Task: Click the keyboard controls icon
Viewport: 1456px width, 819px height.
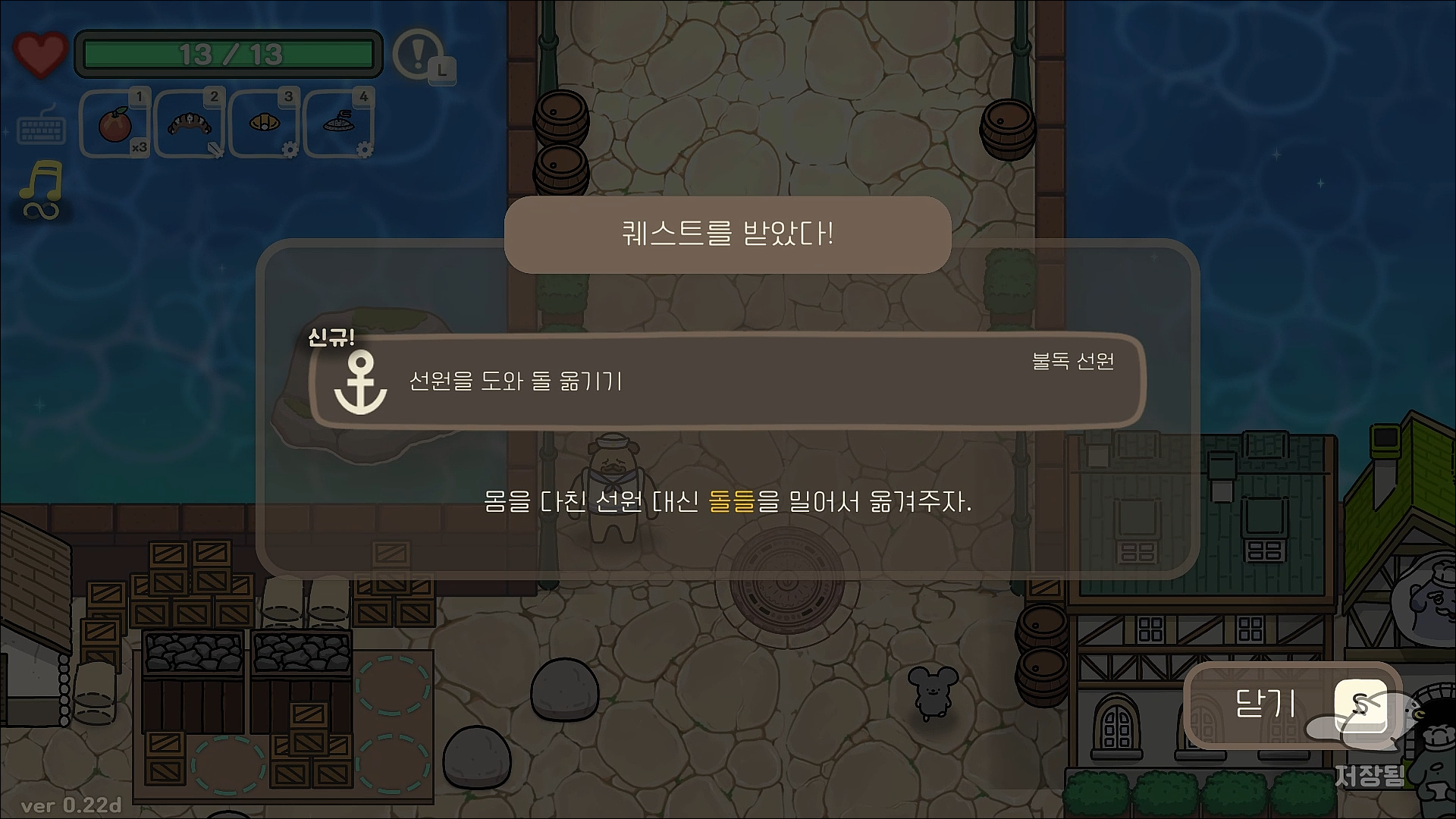Action: (x=42, y=128)
